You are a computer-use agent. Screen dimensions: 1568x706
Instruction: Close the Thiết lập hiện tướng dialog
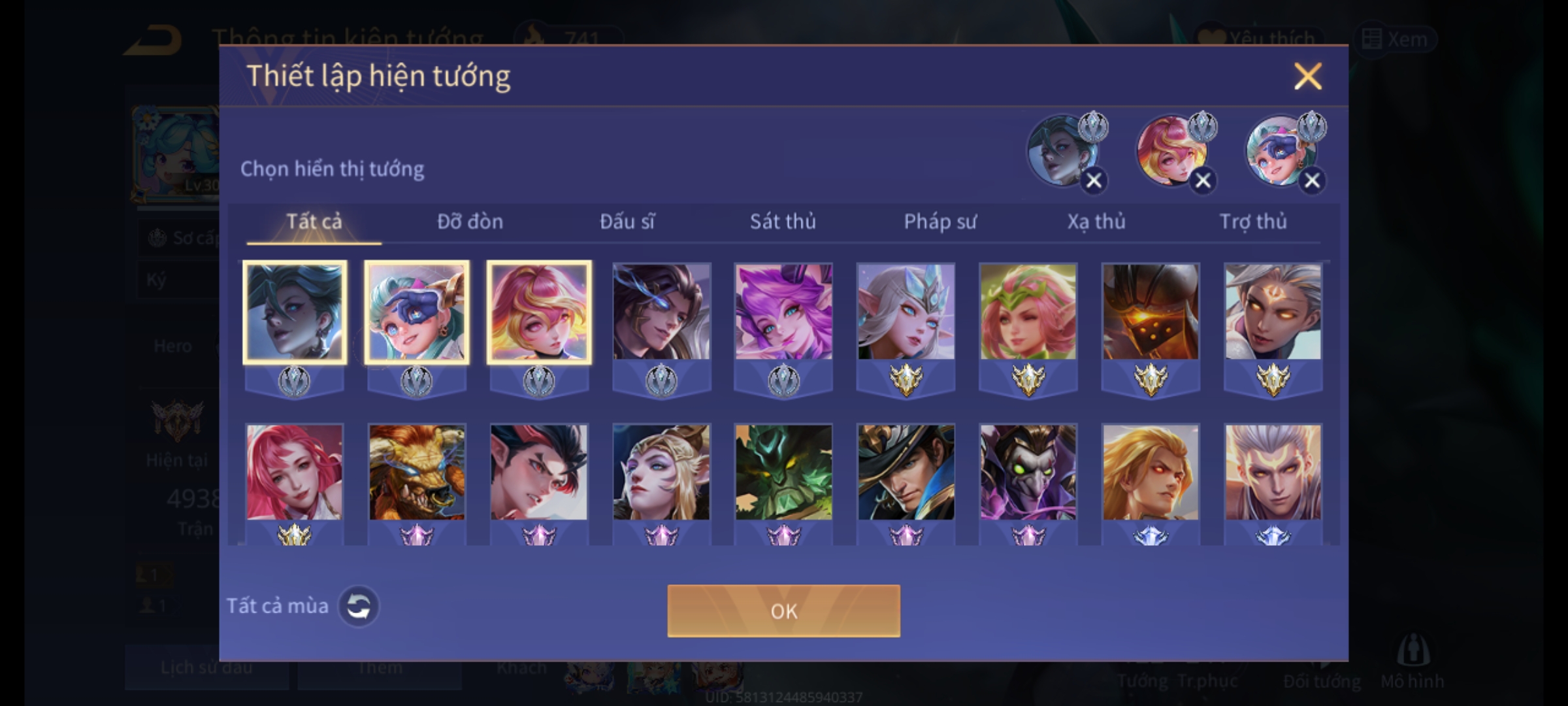pyautogui.click(x=1307, y=76)
